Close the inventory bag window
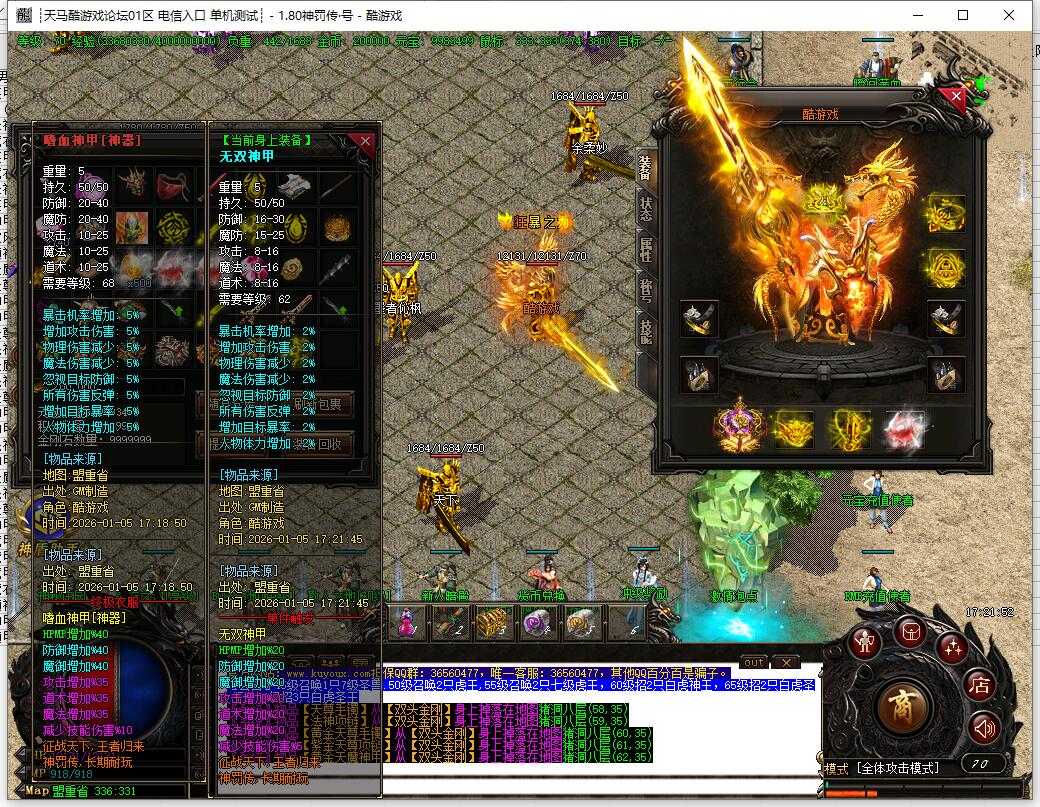This screenshot has width=1040, height=807. pos(366,141)
